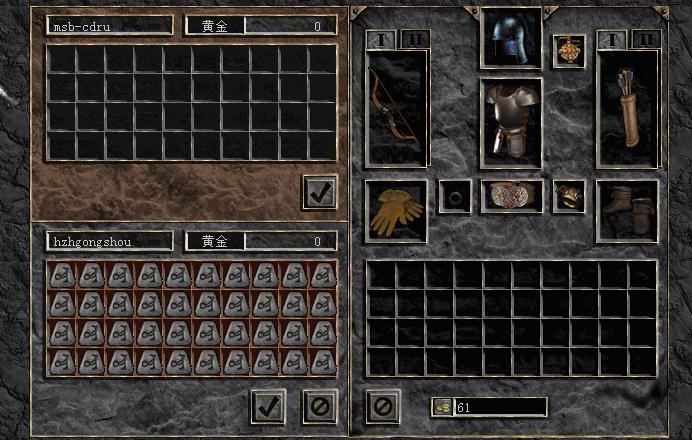The width and height of the screenshot is (692, 440).
Task: Select the equipped boots slot
Action: tap(627, 210)
